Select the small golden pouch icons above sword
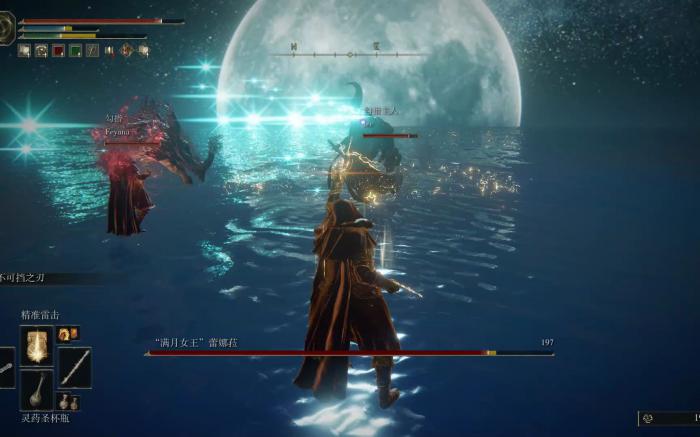The height and width of the screenshot is (437, 700). [66, 332]
